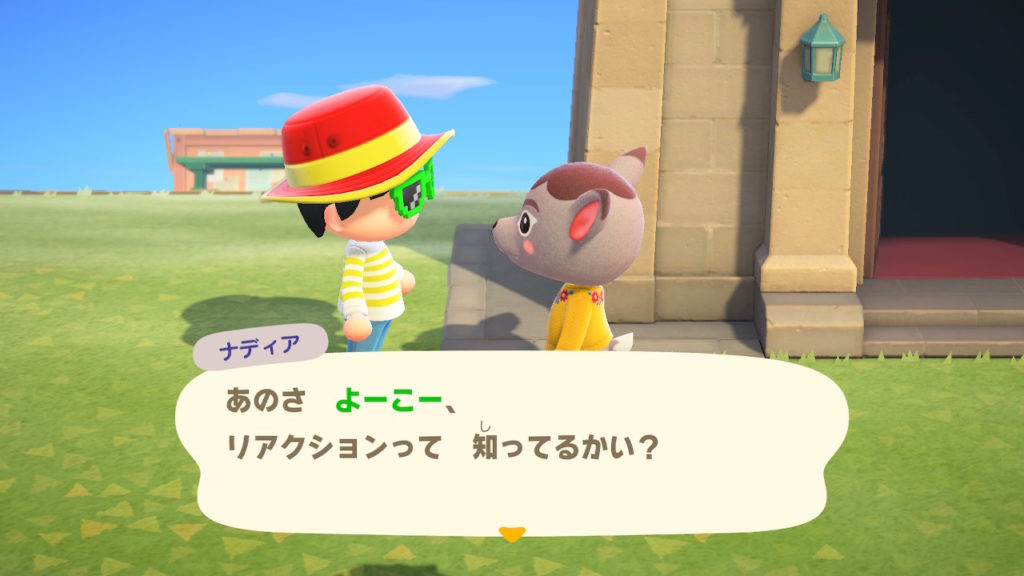
Task: Advance Nadia's speech bubble text
Action: pyautogui.click(x=510, y=442)
